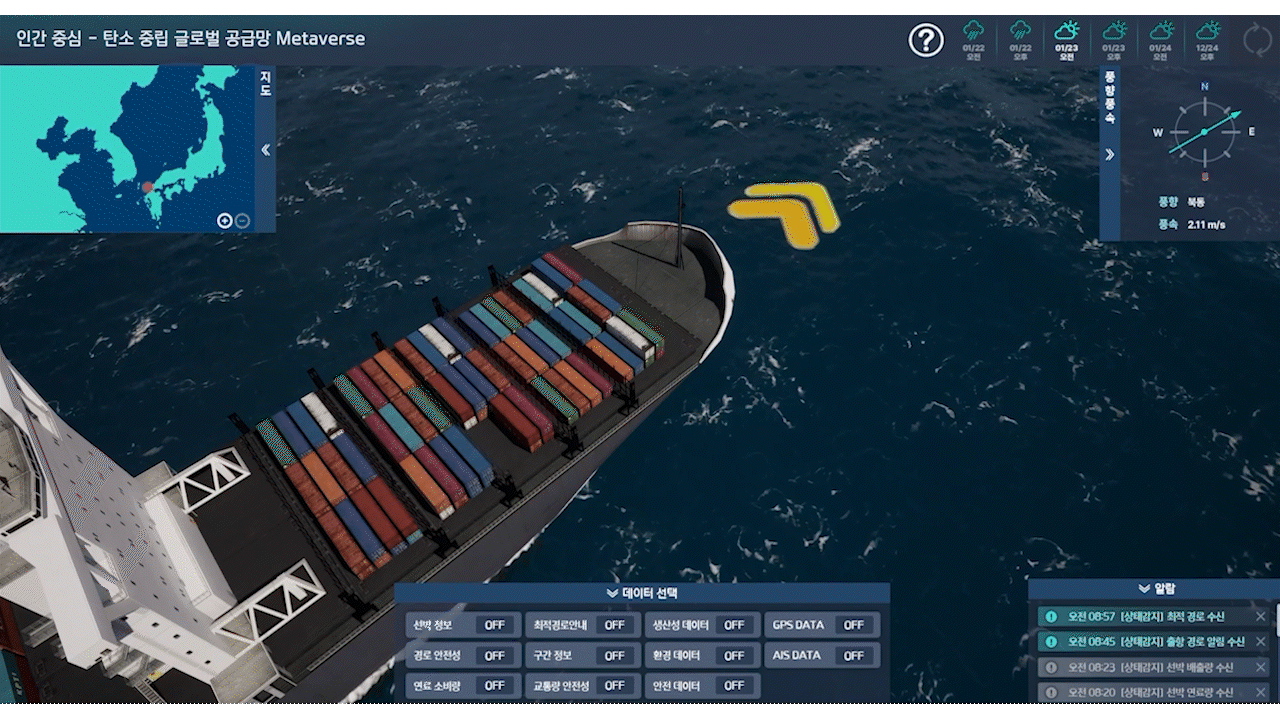This screenshot has height=720, width=1280.
Task: Zoom in on the minimap
Action: click(x=225, y=221)
